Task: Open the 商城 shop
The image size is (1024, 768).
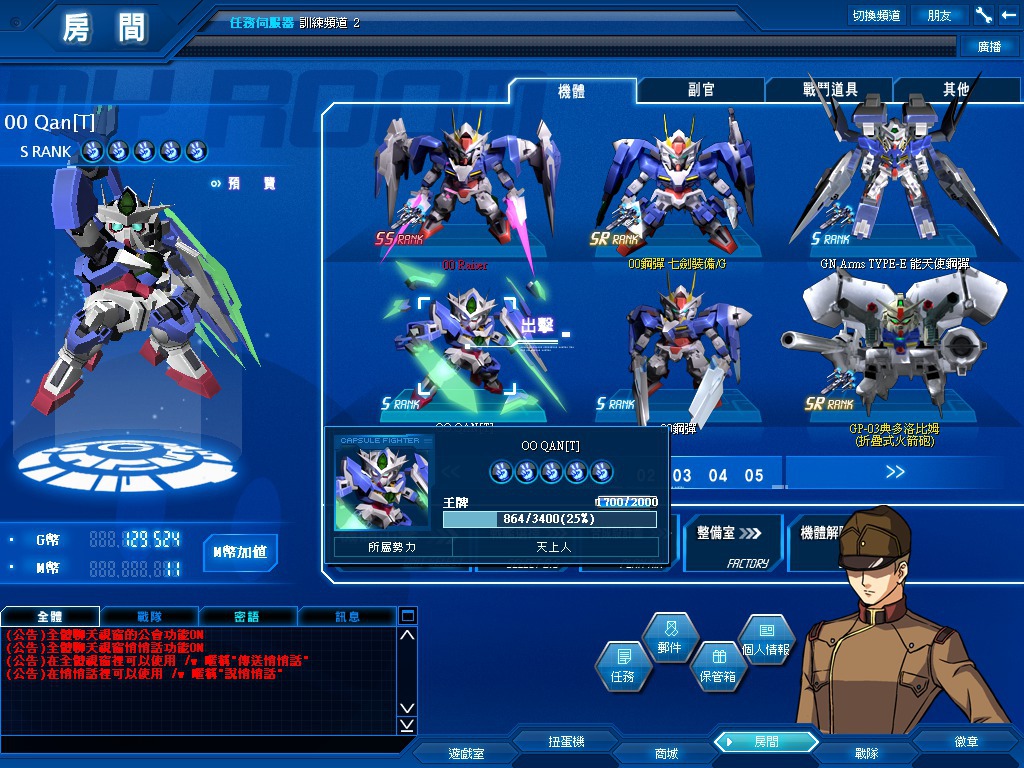Action: 666,753
